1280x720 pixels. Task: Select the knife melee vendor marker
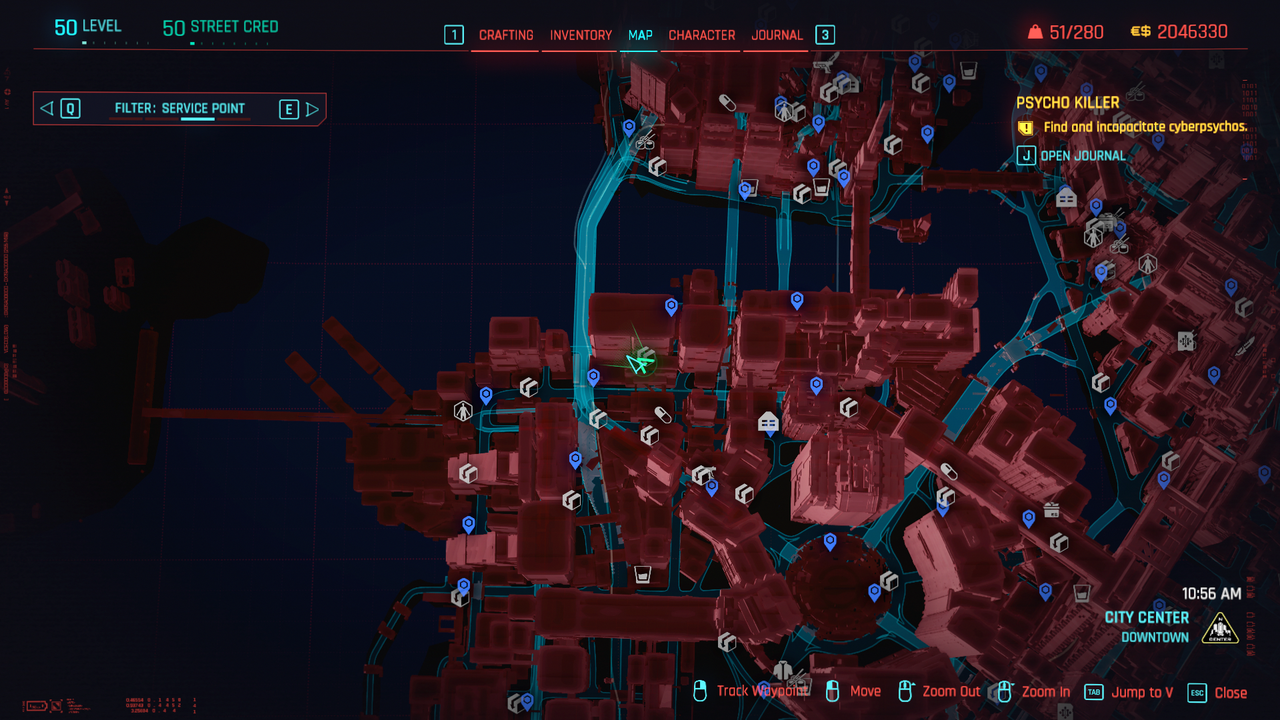tap(1245, 347)
